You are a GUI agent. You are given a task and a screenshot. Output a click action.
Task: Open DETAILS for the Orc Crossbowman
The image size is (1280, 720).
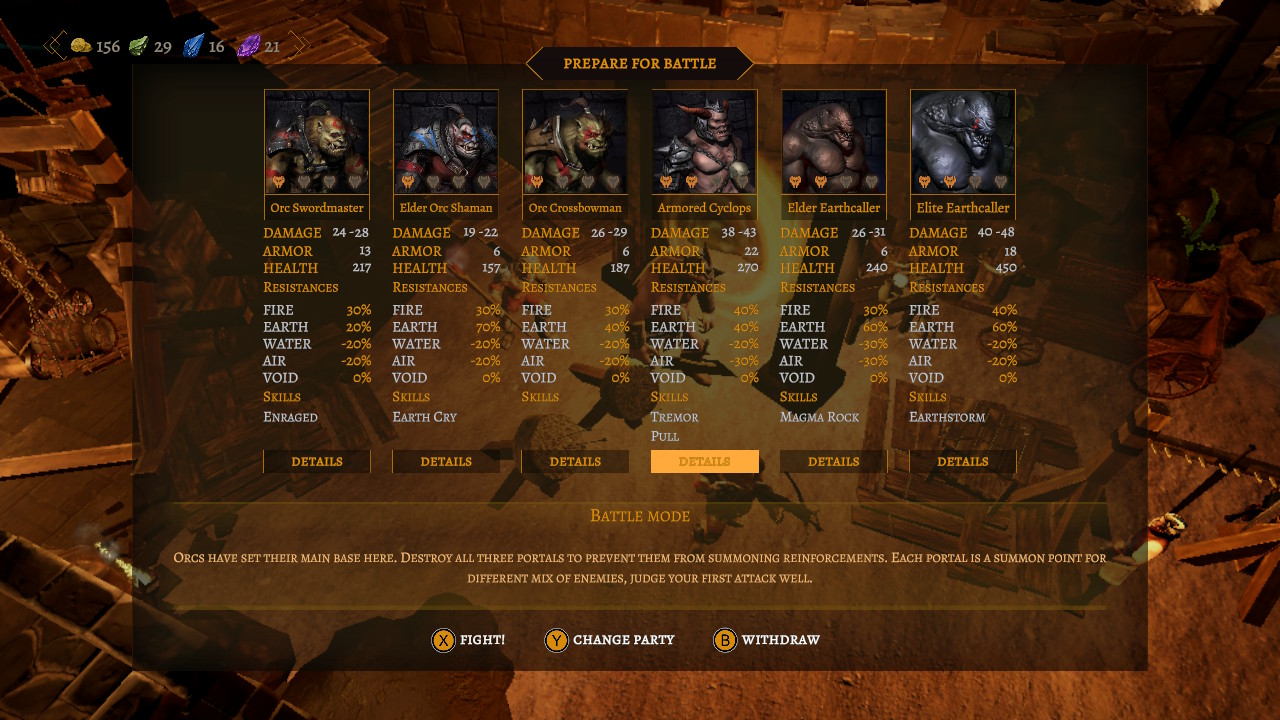575,461
